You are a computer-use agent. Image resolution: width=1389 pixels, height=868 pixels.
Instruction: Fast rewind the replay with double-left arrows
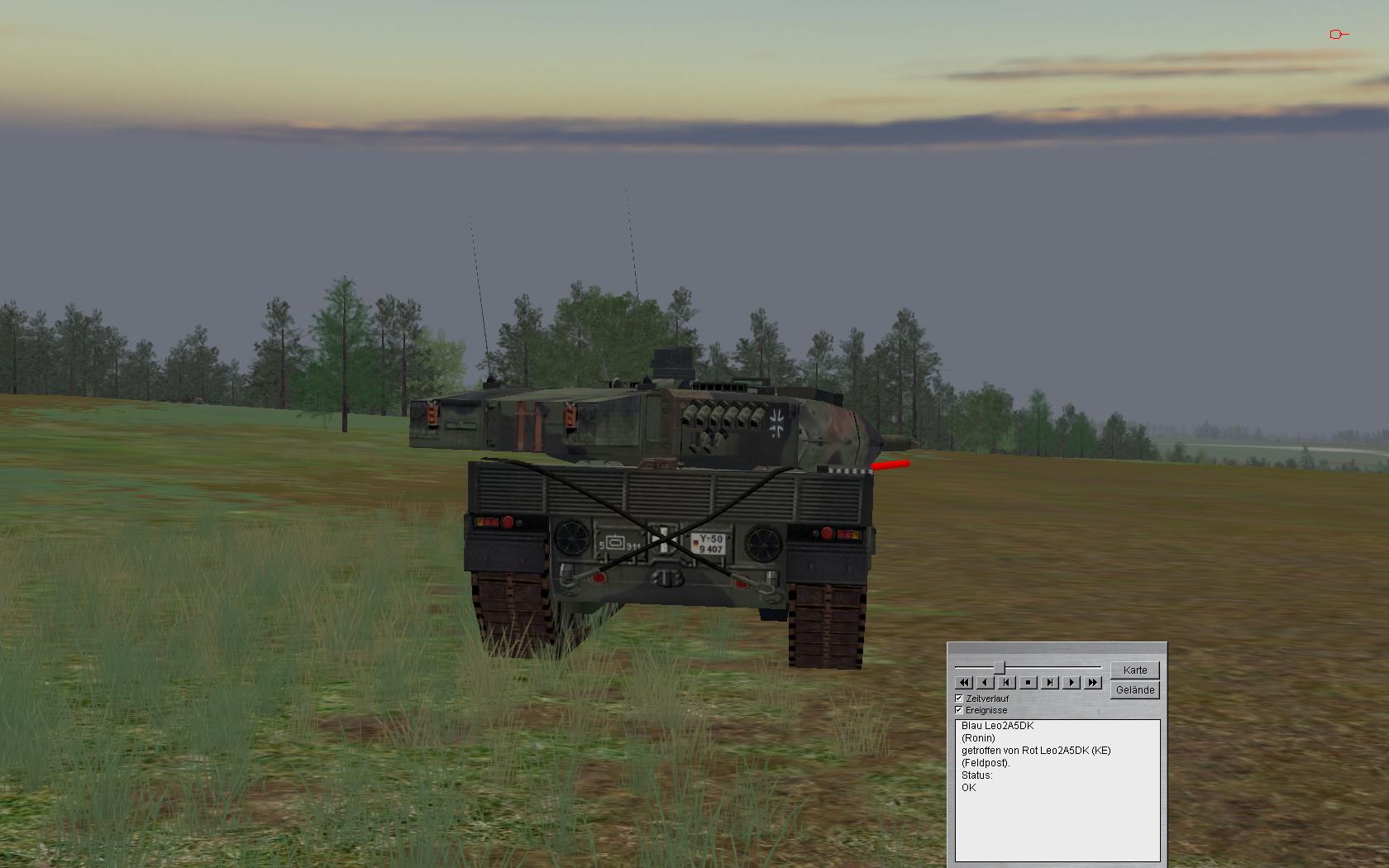(964, 683)
